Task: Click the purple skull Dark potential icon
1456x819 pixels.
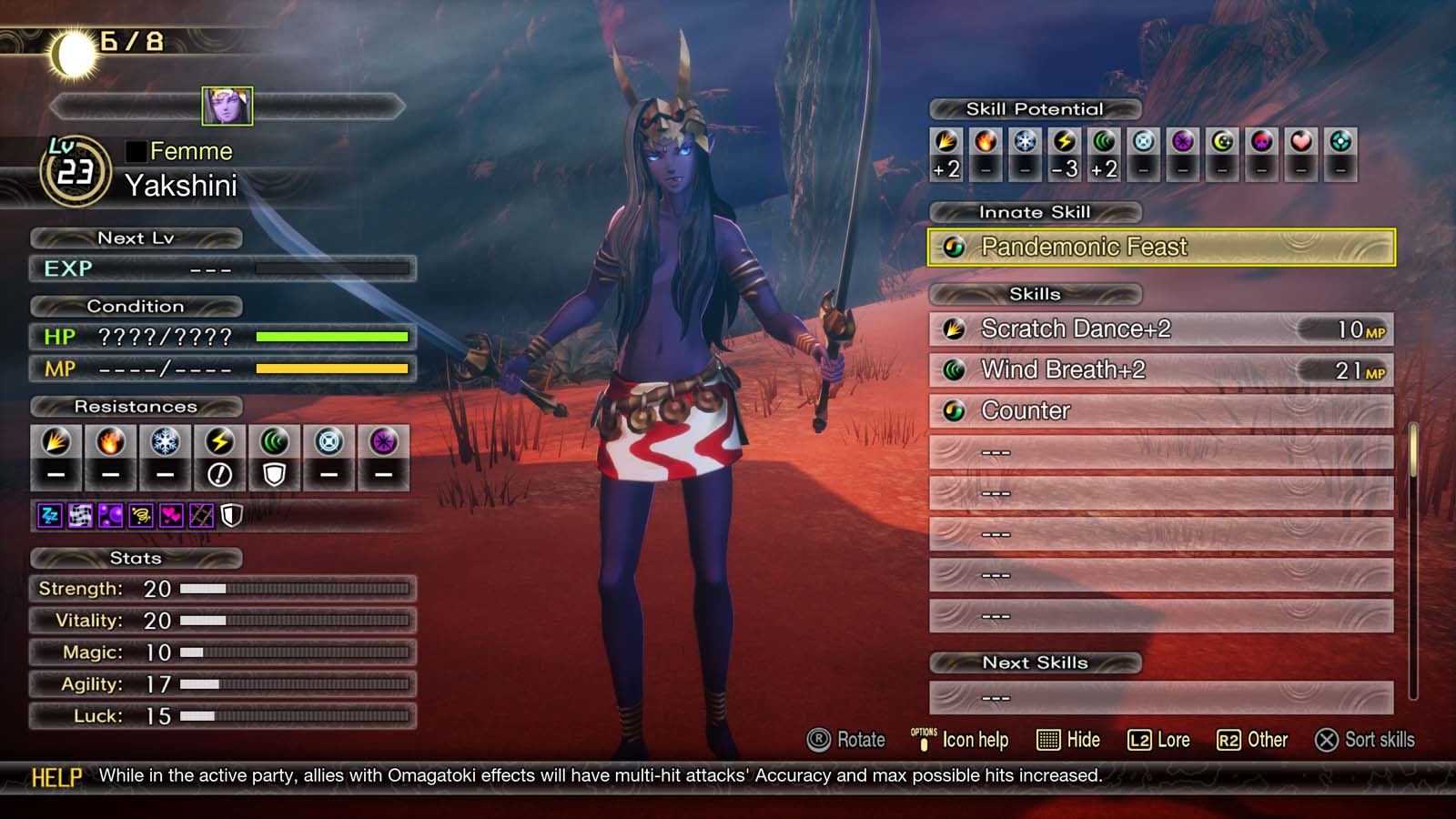Action: [1262, 144]
